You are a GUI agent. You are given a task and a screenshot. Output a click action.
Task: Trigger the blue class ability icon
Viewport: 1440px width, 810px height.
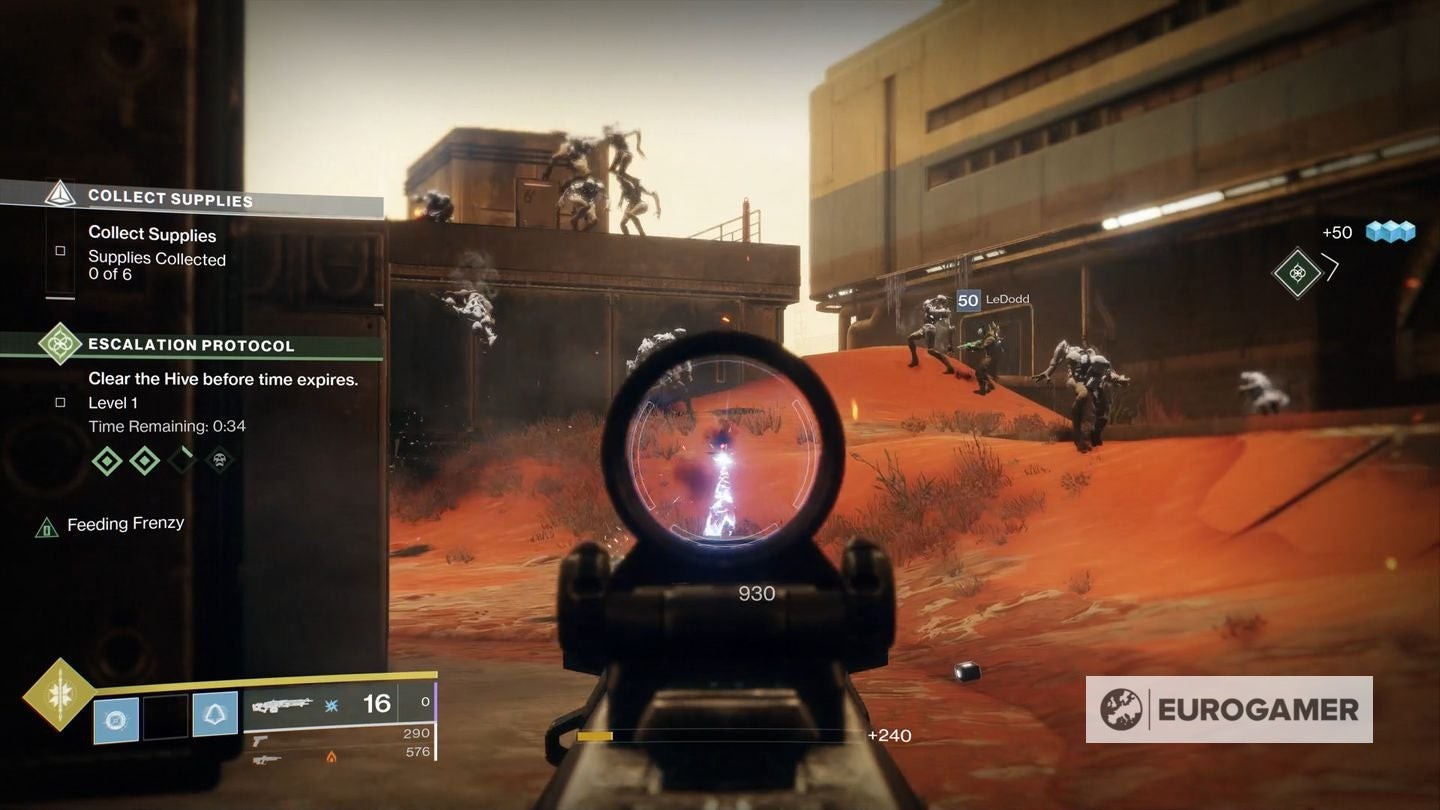pos(215,715)
